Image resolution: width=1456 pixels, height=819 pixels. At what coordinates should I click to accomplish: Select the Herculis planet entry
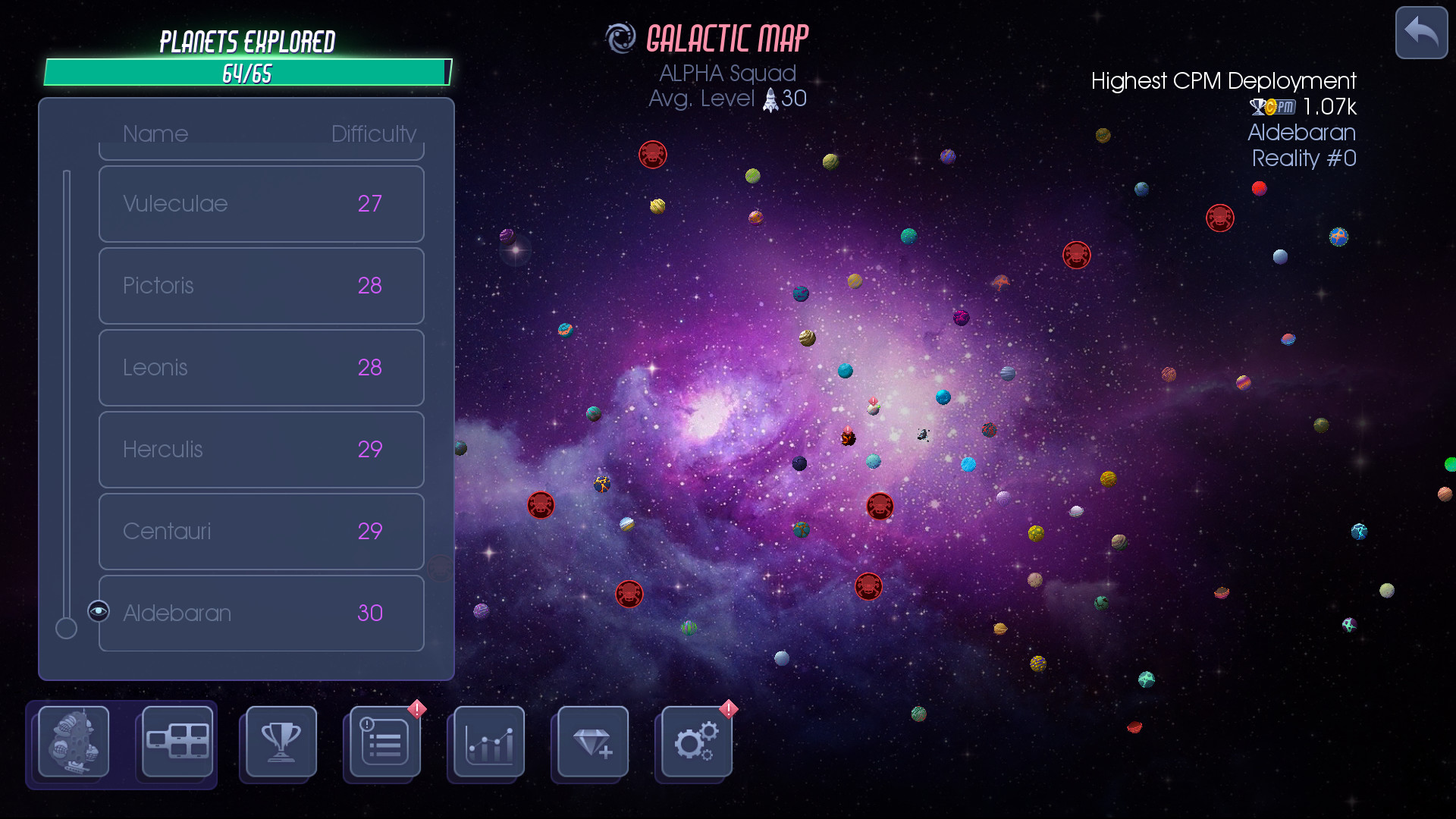[261, 449]
